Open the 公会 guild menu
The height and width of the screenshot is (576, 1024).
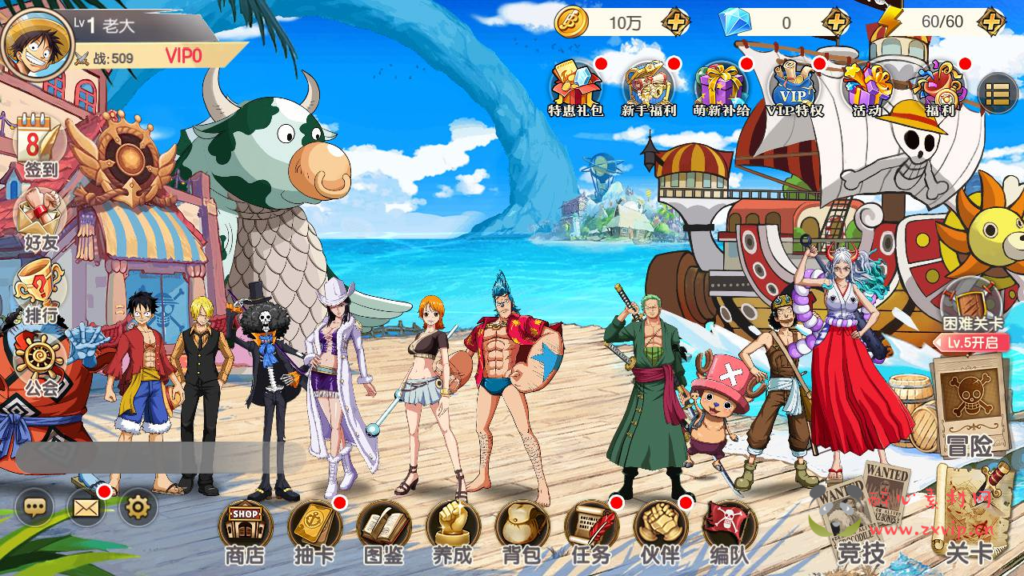click(40, 363)
